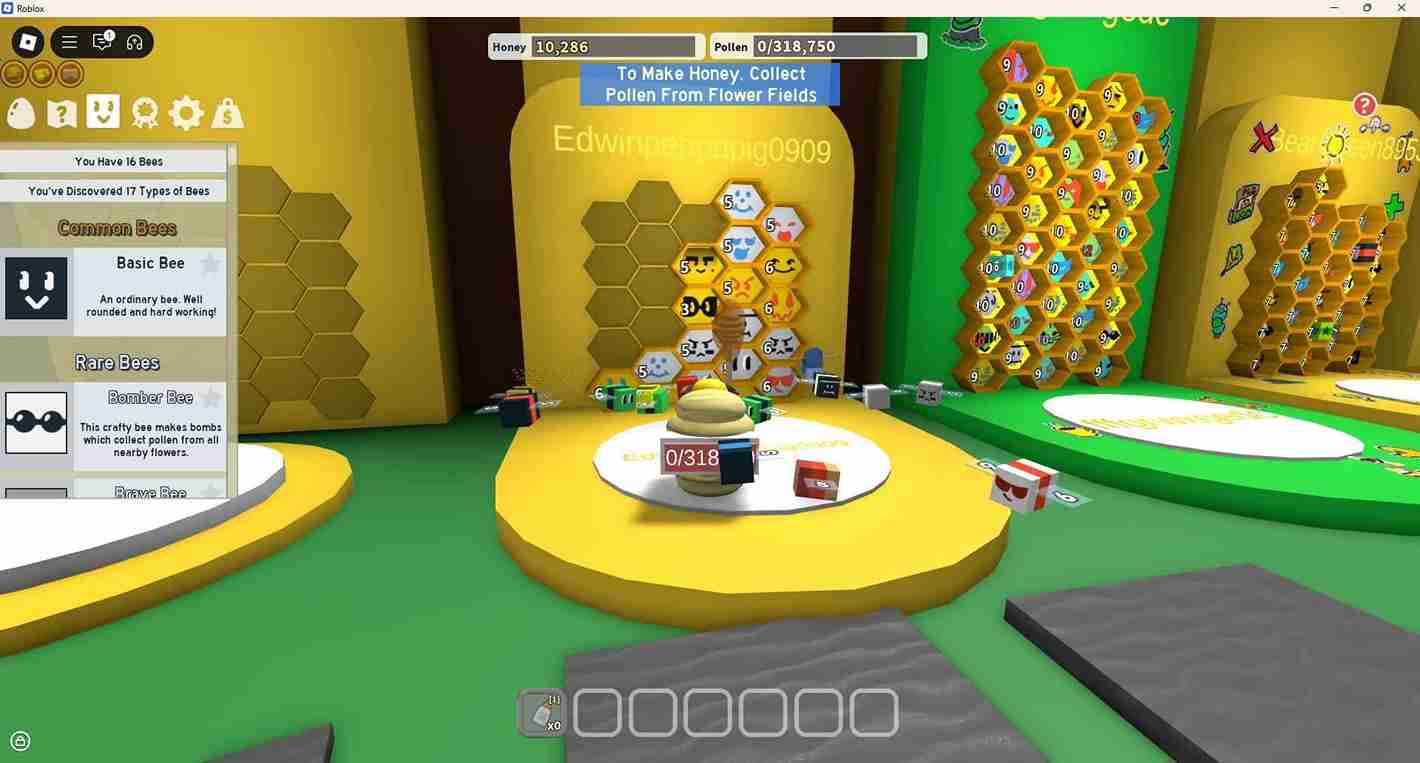Toggle the favorite star on Brave Bee
The height and width of the screenshot is (763, 1420).
click(208, 491)
